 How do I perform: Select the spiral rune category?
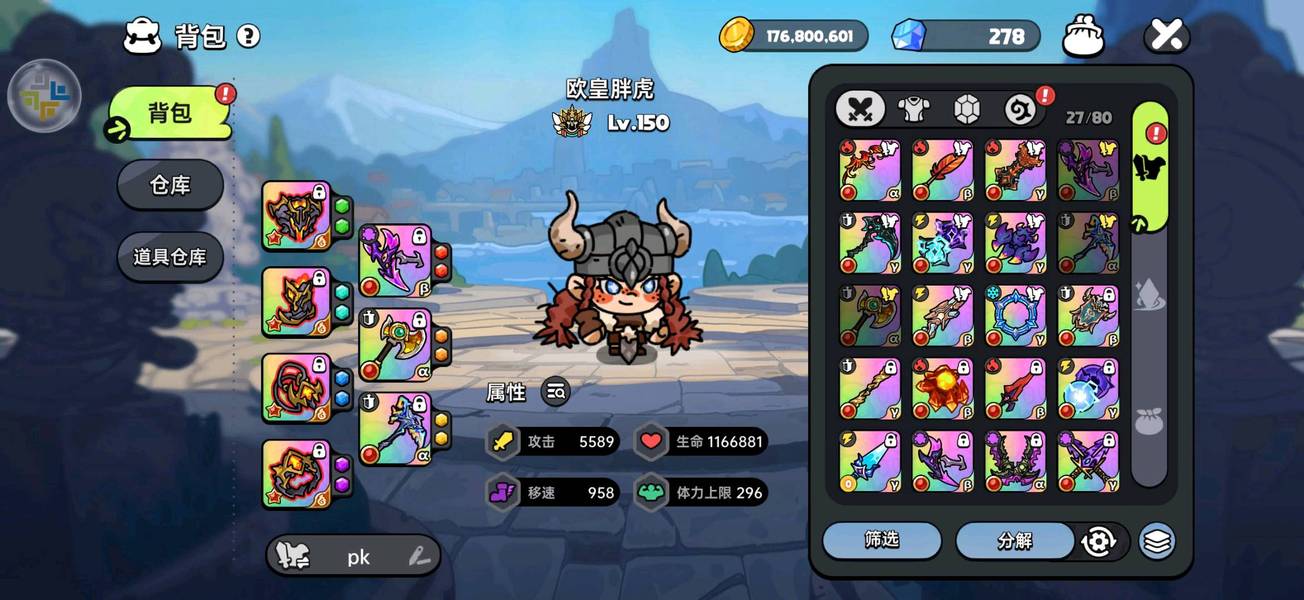click(x=1019, y=109)
